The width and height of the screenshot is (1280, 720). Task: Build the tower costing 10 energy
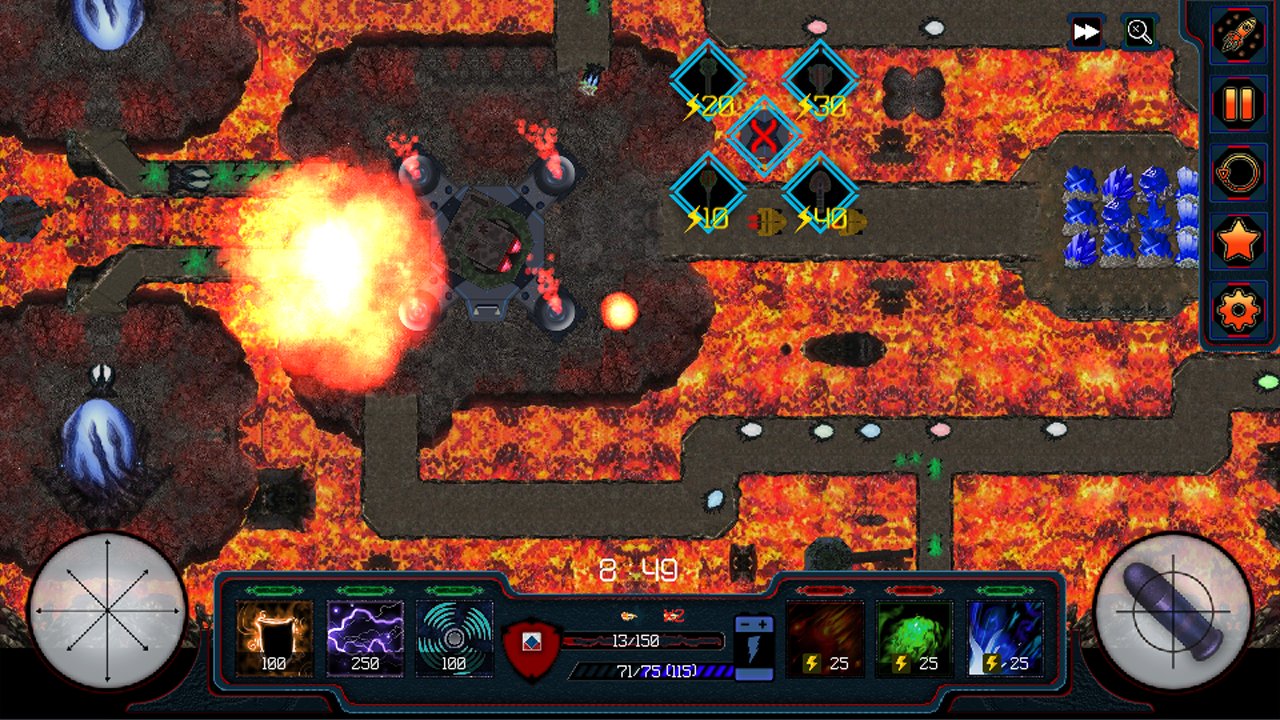(708, 191)
